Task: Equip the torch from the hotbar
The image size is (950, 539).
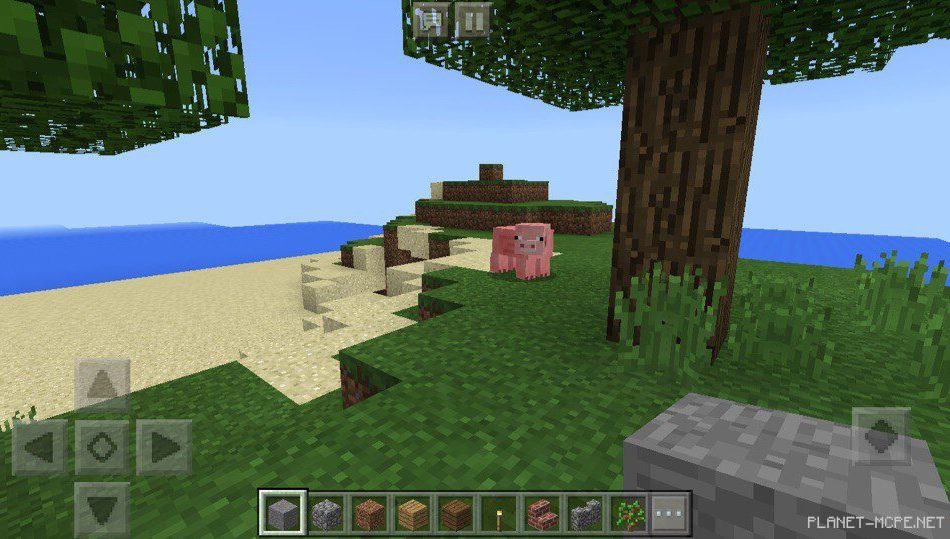Action: [497, 514]
